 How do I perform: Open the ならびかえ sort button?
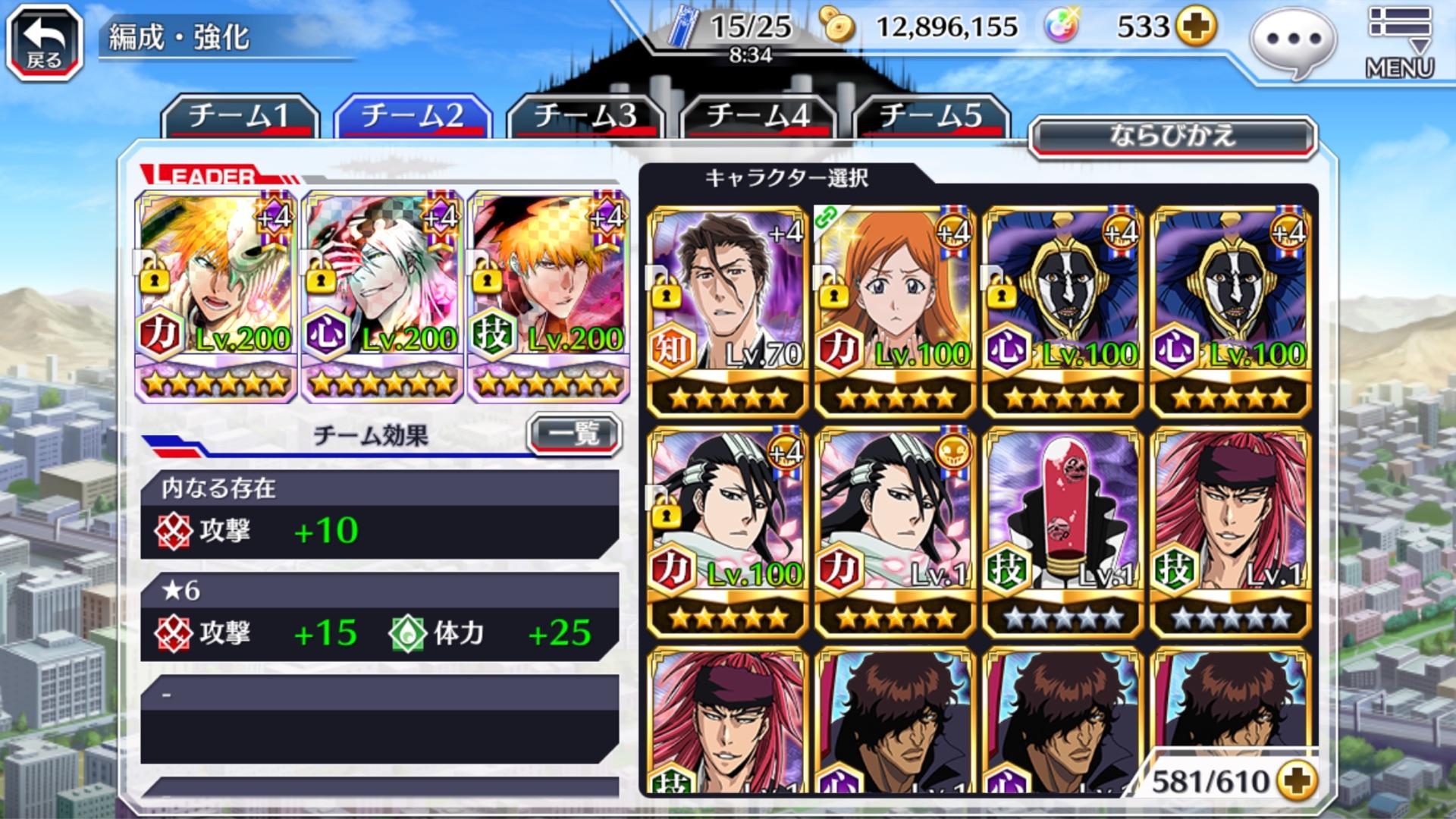(x=1172, y=137)
